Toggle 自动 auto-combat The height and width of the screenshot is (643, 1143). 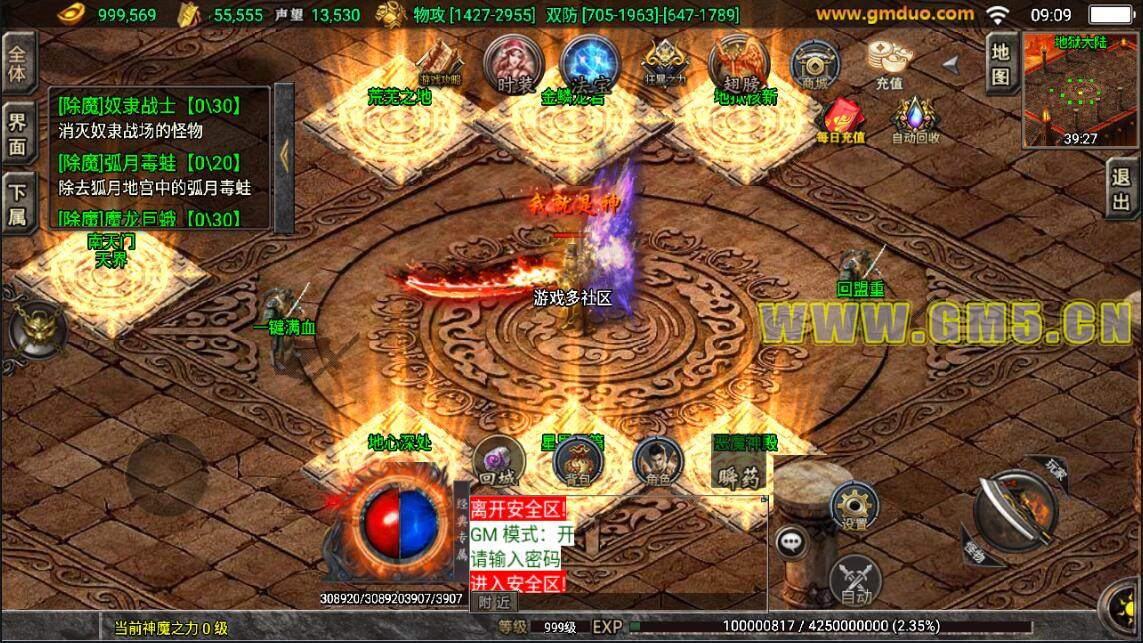tap(855, 580)
